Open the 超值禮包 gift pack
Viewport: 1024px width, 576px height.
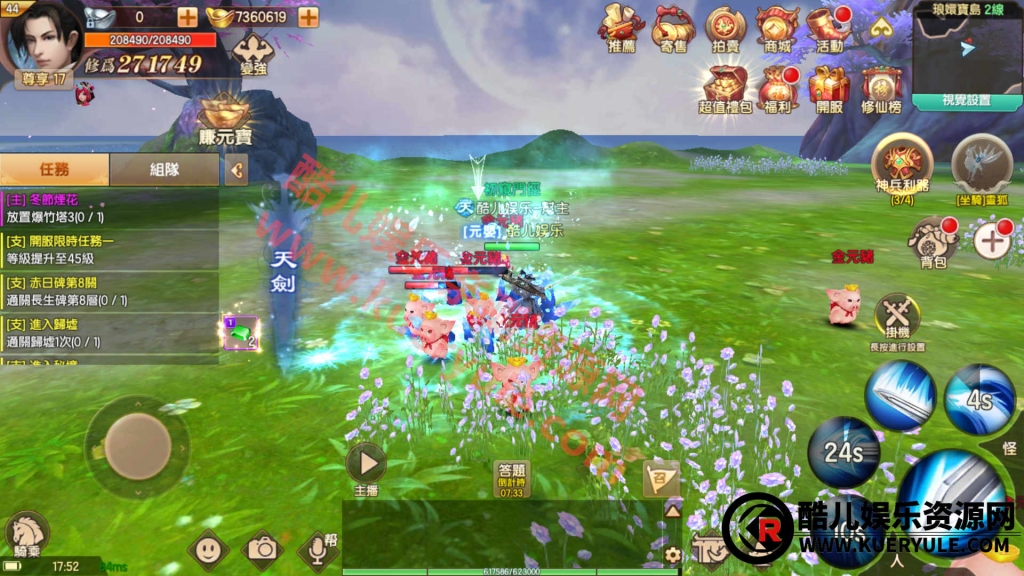tap(725, 88)
